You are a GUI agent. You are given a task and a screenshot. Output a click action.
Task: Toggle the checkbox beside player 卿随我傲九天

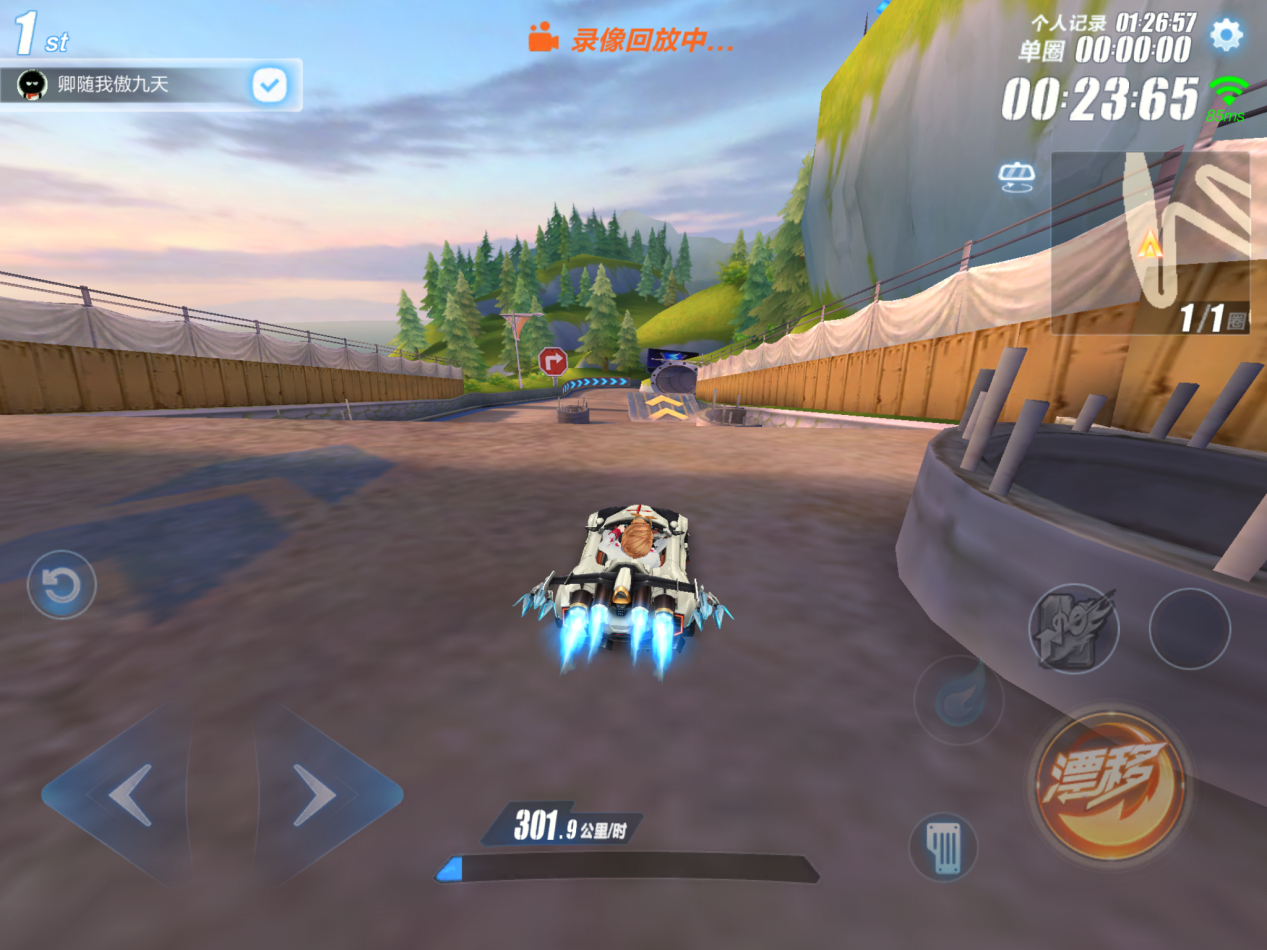[268, 85]
